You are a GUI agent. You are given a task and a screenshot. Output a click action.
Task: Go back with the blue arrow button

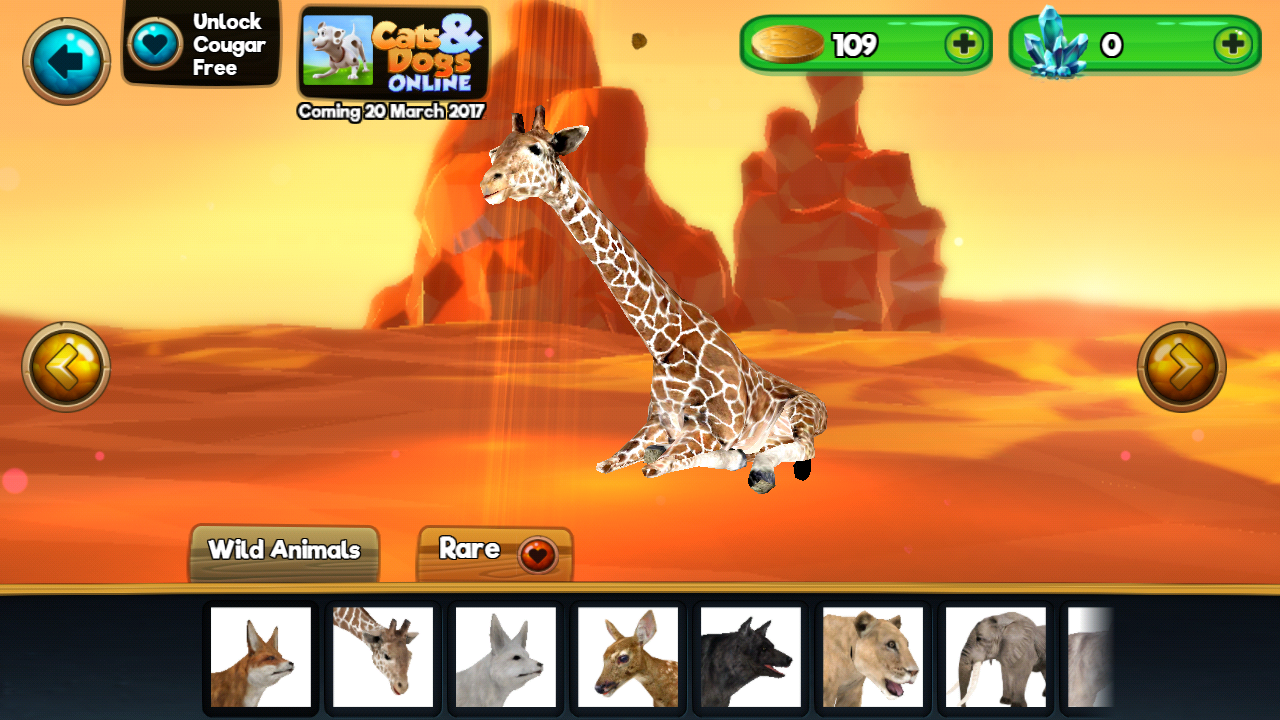pyautogui.click(x=64, y=60)
